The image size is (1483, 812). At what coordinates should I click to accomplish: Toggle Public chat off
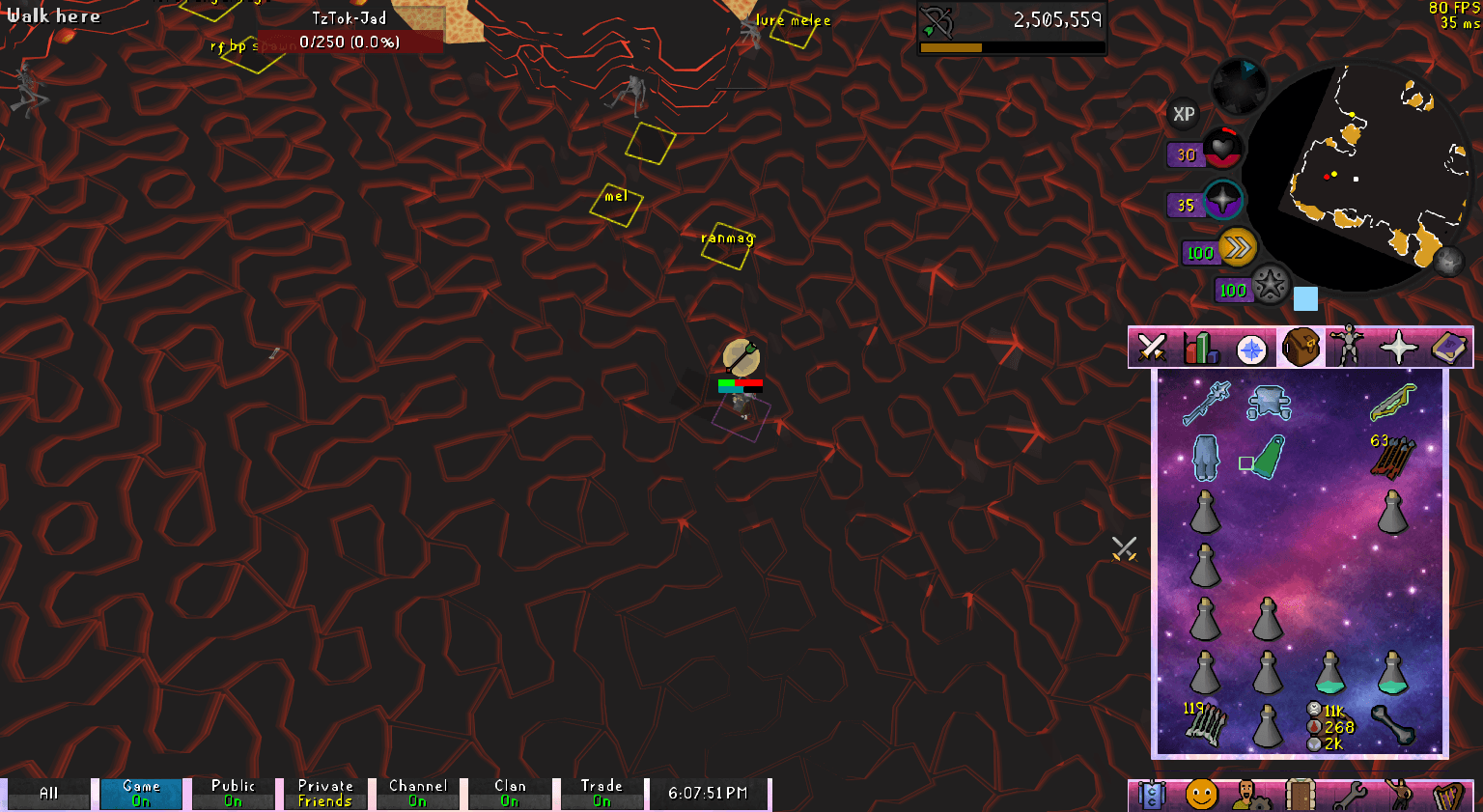234,792
